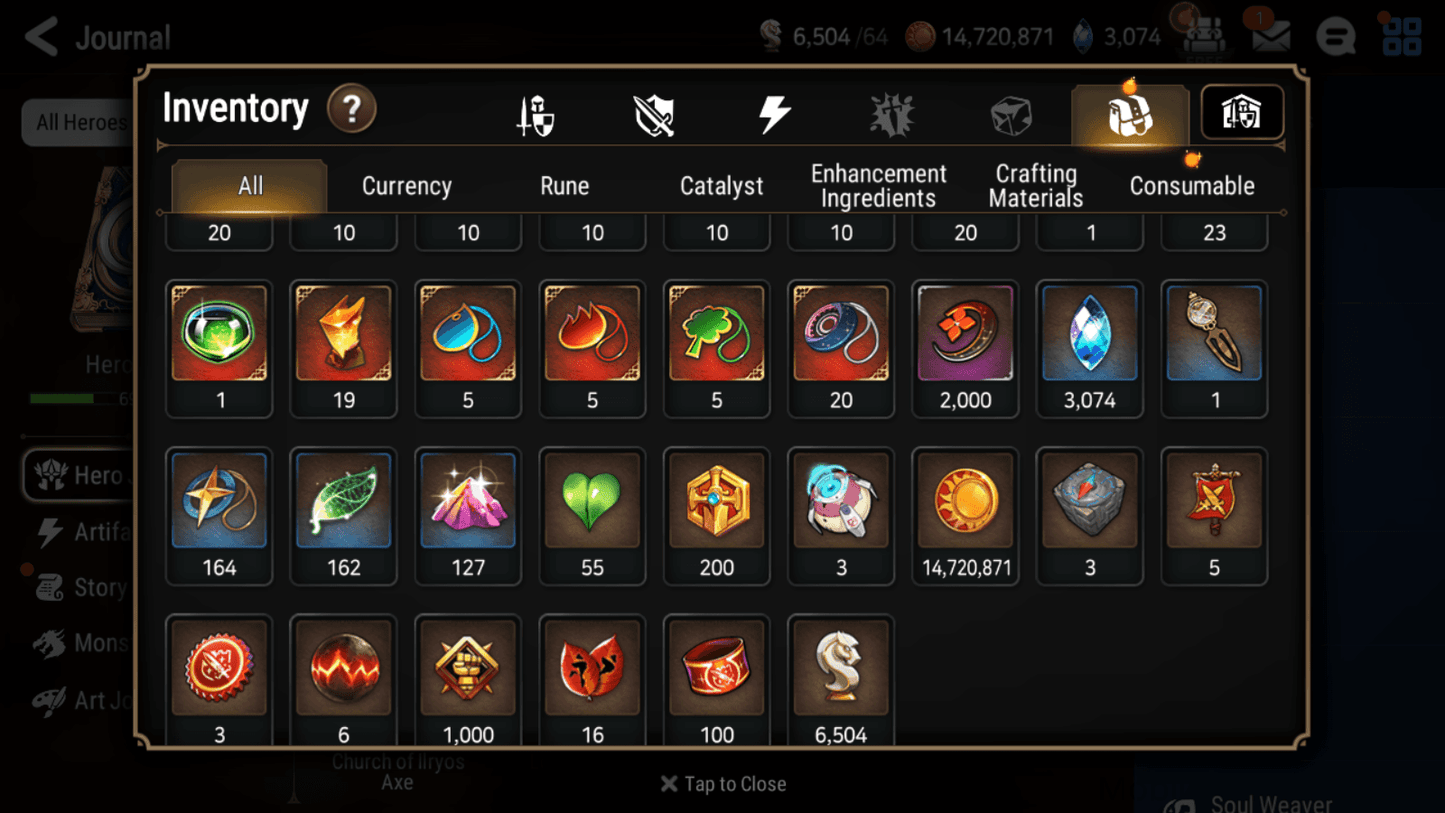Open the Catalyst filter tab
Screen dimensions: 1445x813
pos(722,185)
